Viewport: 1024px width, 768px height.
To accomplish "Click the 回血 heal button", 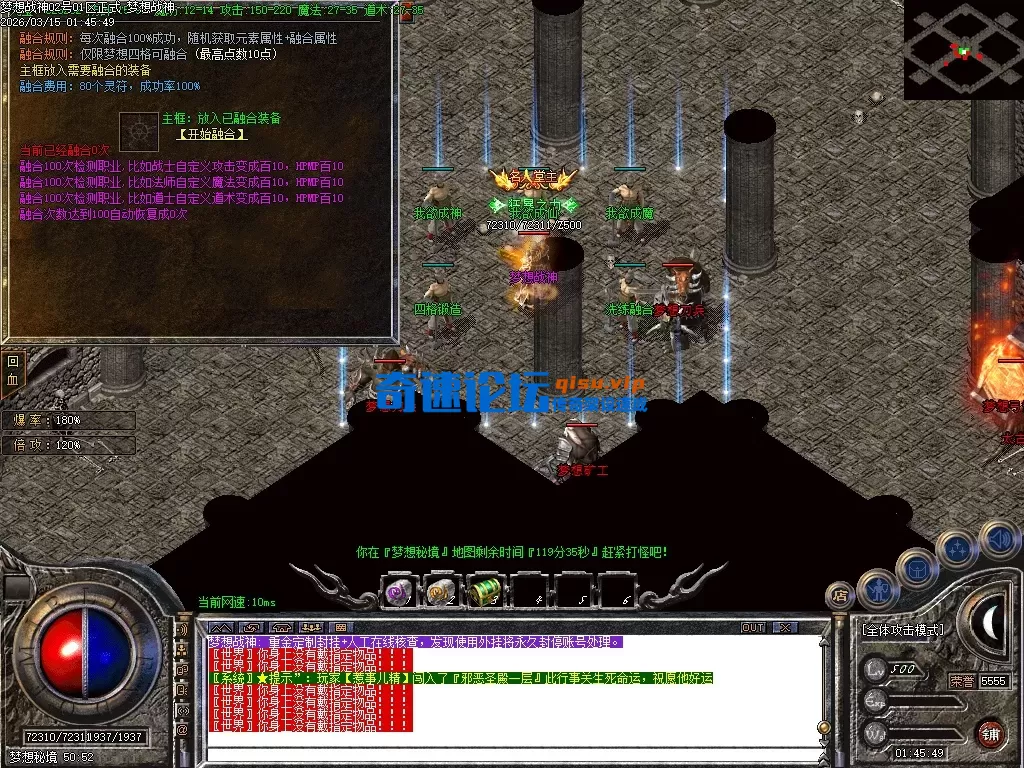I will pos(13,370).
